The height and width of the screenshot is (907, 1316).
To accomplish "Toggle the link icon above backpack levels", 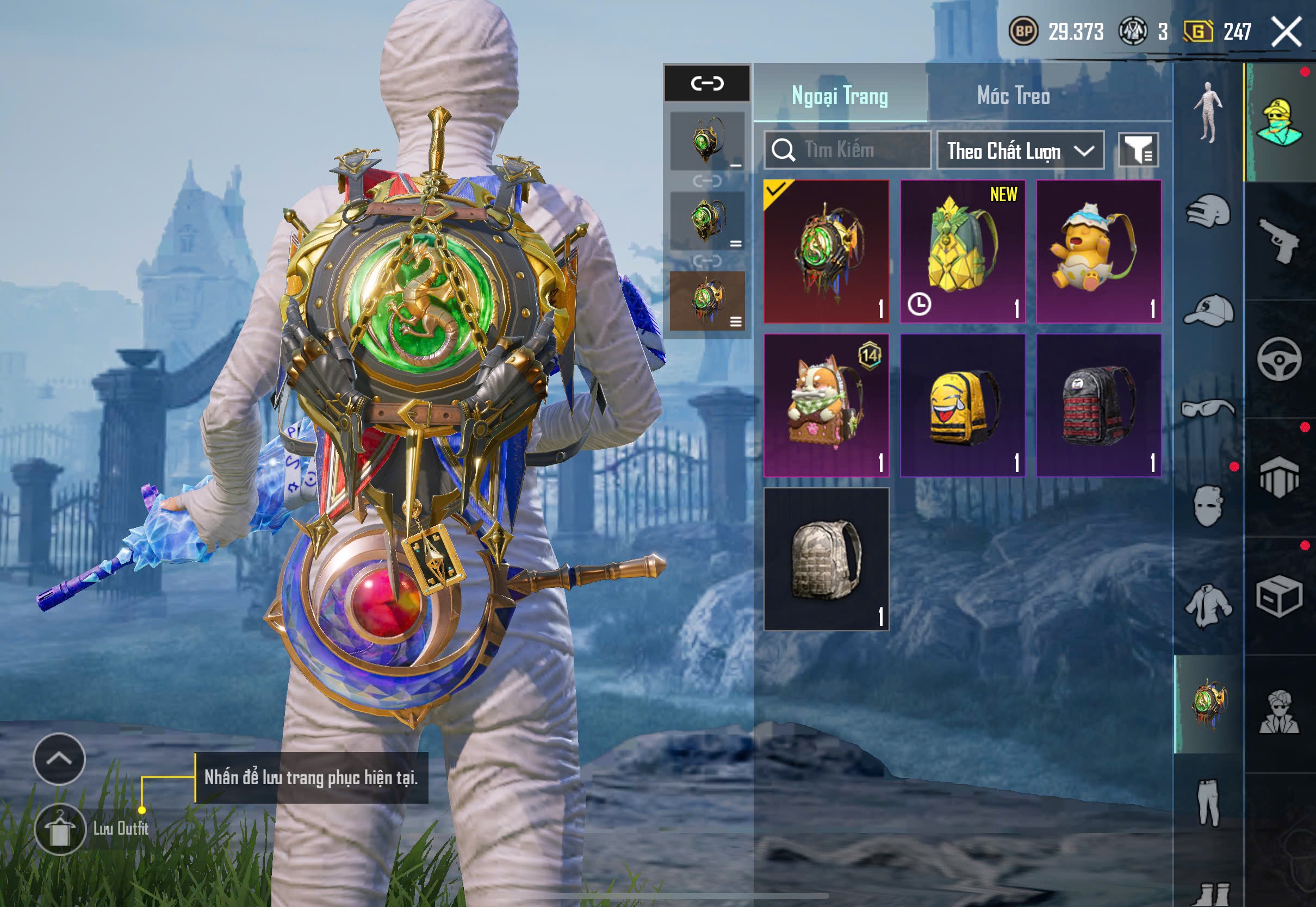I will pyautogui.click(x=707, y=84).
